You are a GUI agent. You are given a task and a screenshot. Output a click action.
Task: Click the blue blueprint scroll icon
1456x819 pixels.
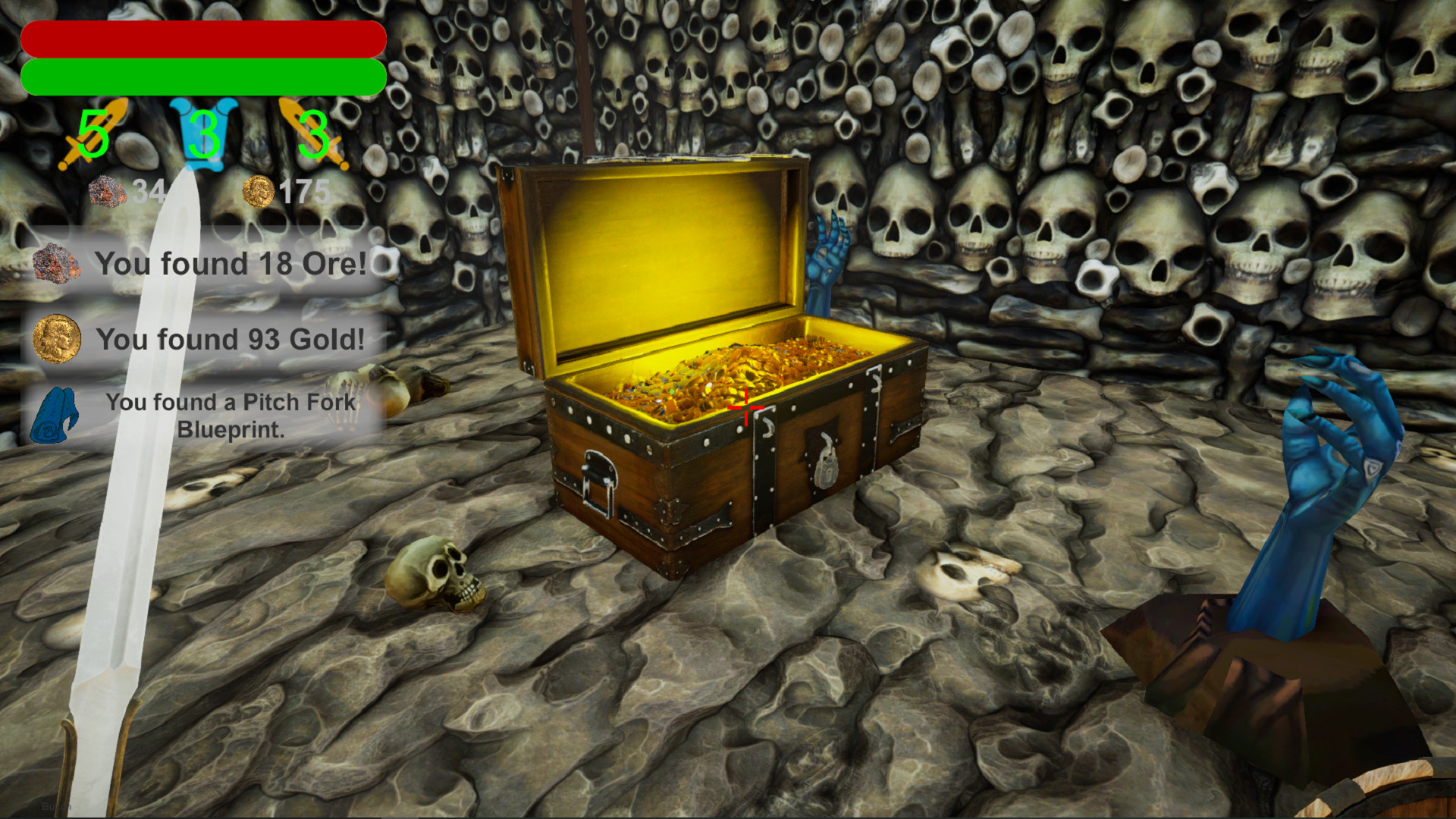pos(55,416)
